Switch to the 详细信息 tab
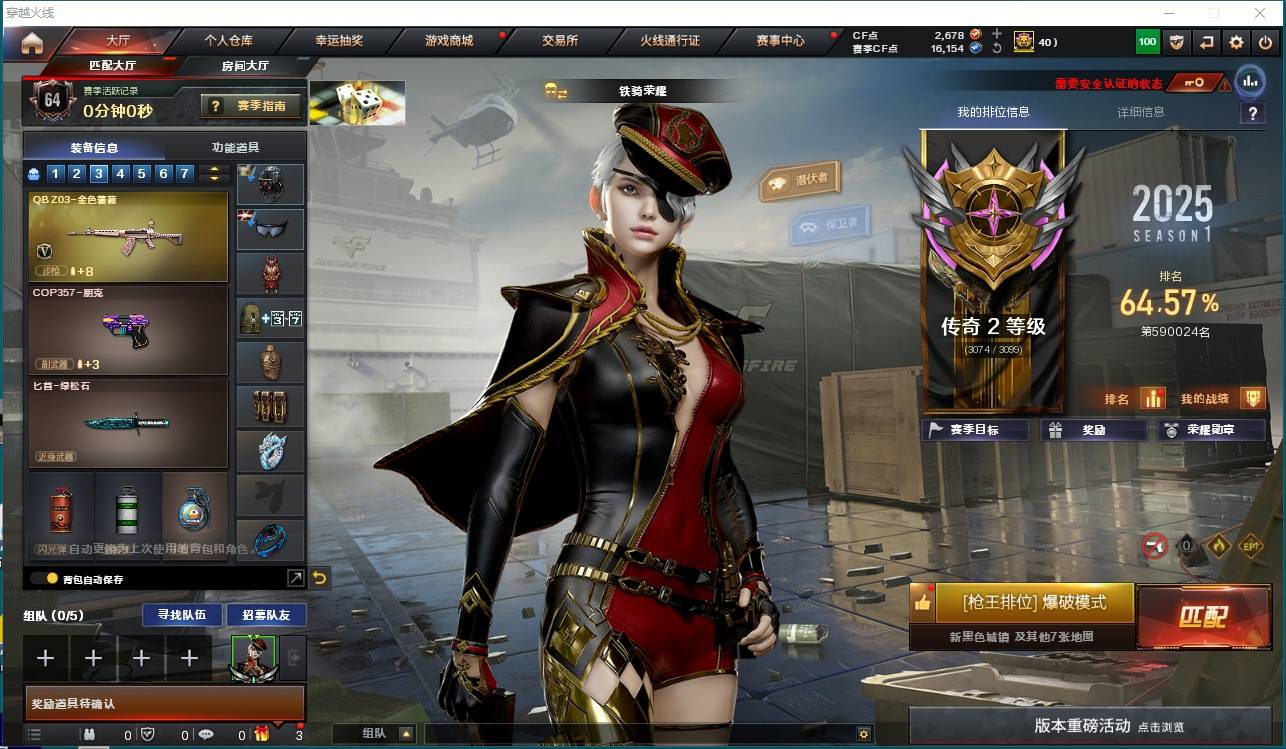The image size is (1286, 749). (x=1140, y=112)
